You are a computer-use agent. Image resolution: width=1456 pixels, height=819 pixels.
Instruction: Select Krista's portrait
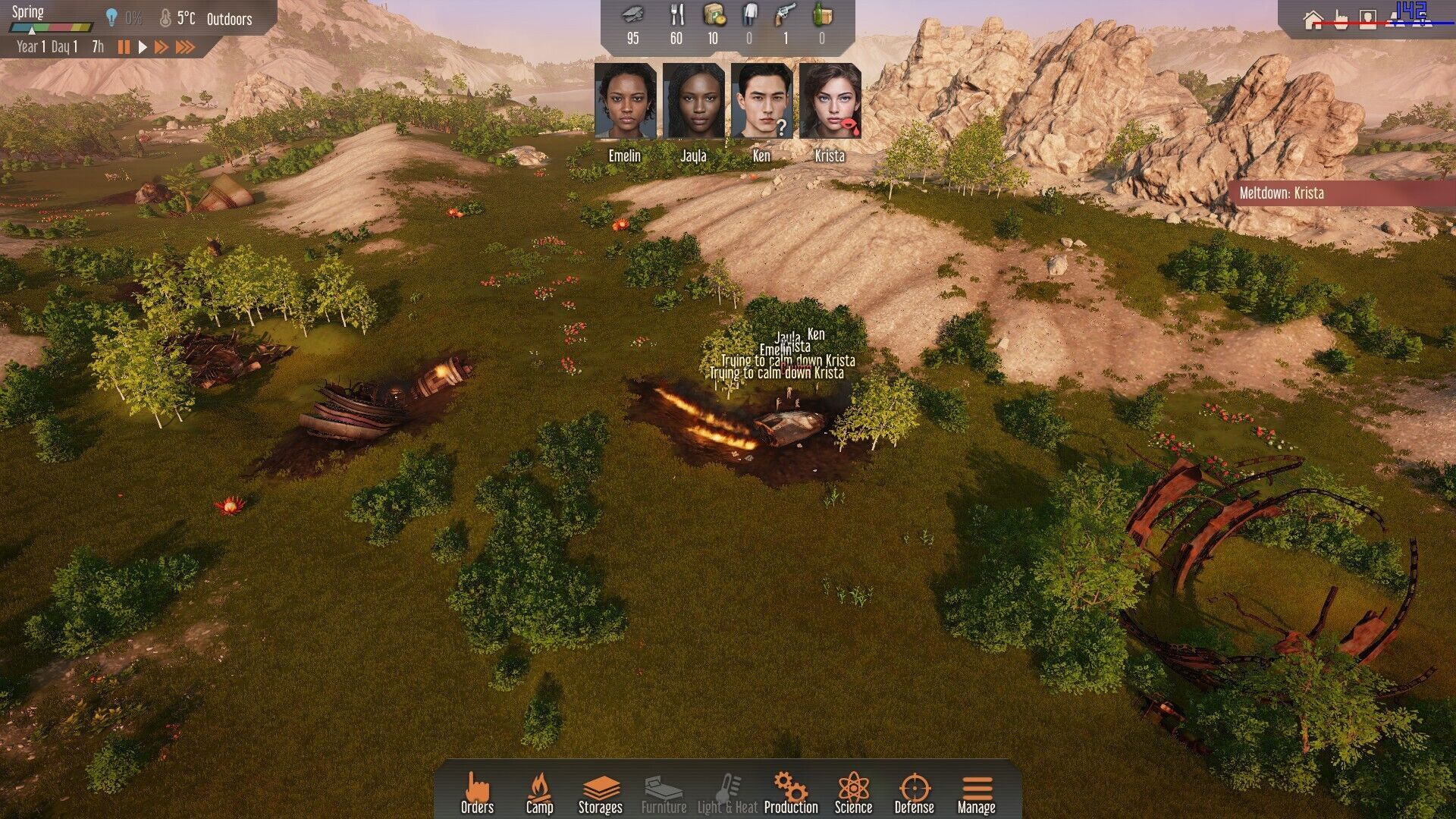[x=830, y=102]
